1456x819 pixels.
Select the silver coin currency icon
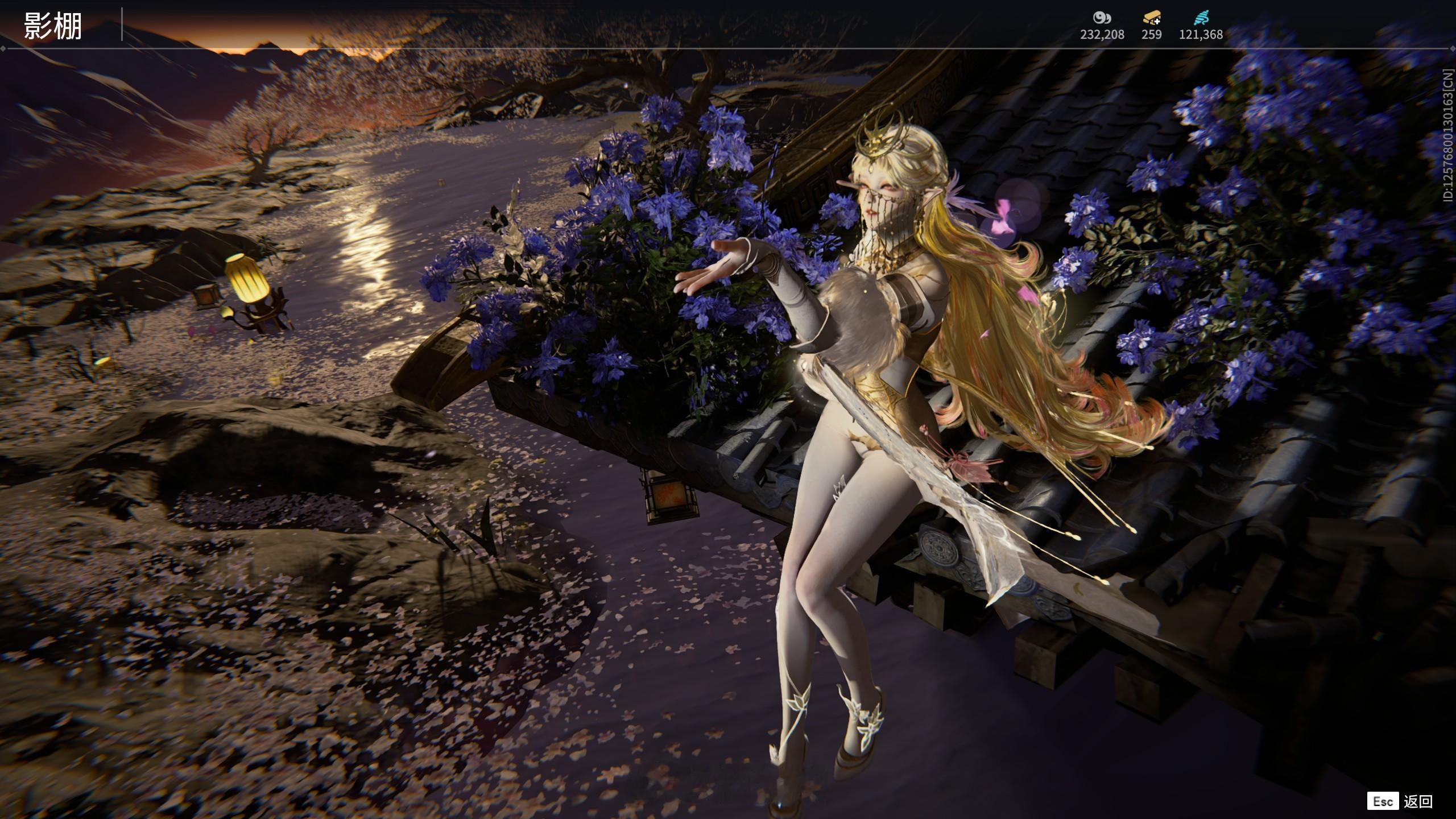click(x=1102, y=18)
